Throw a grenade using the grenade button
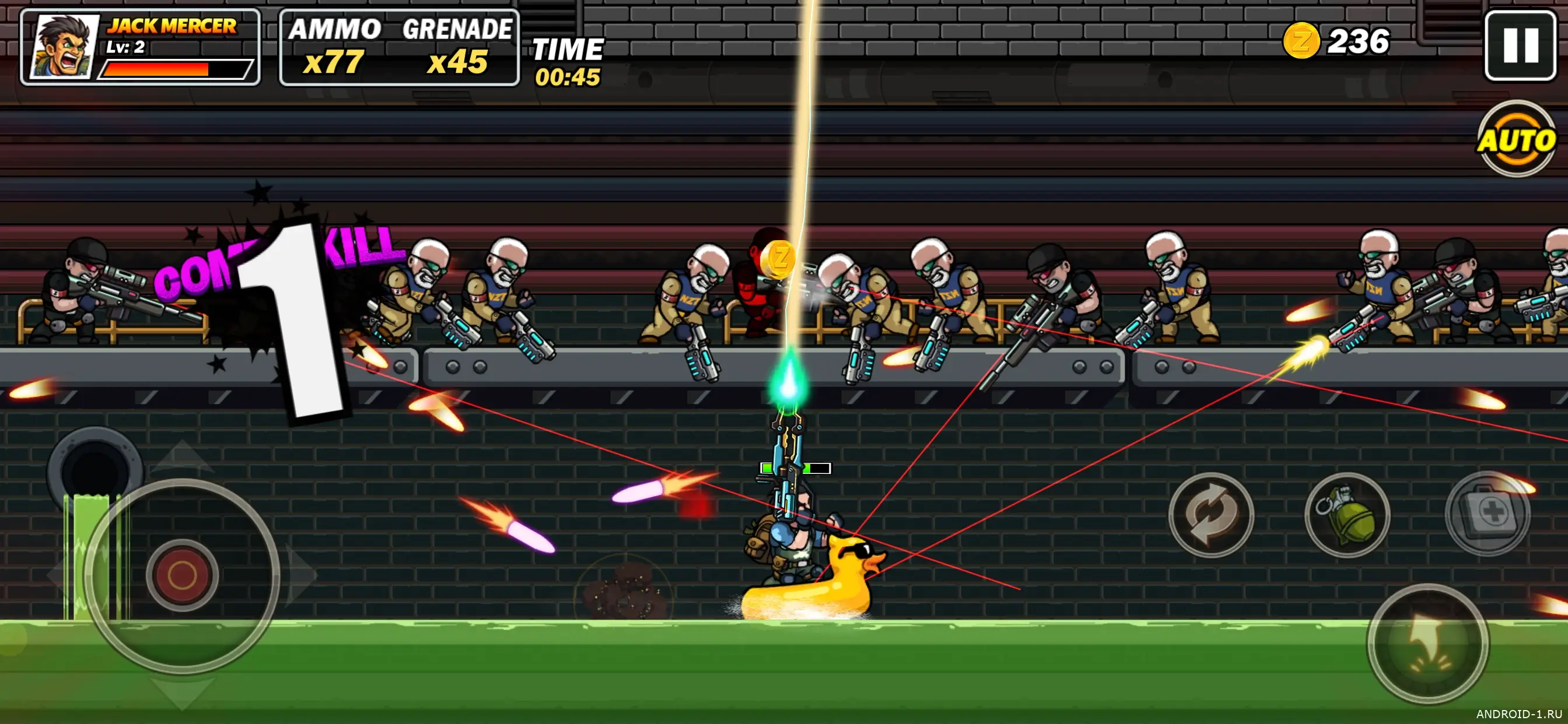Screen dimensions: 1568x724 (x=1346, y=515)
